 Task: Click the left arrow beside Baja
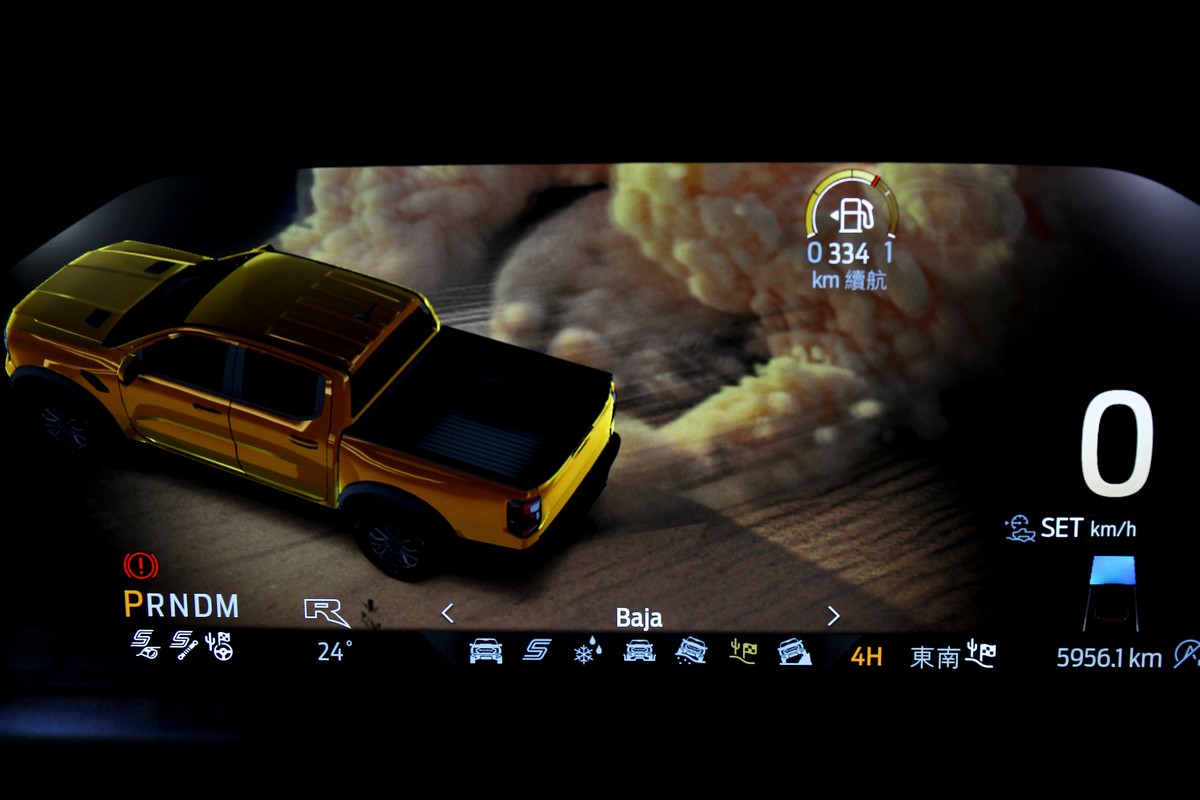(447, 614)
